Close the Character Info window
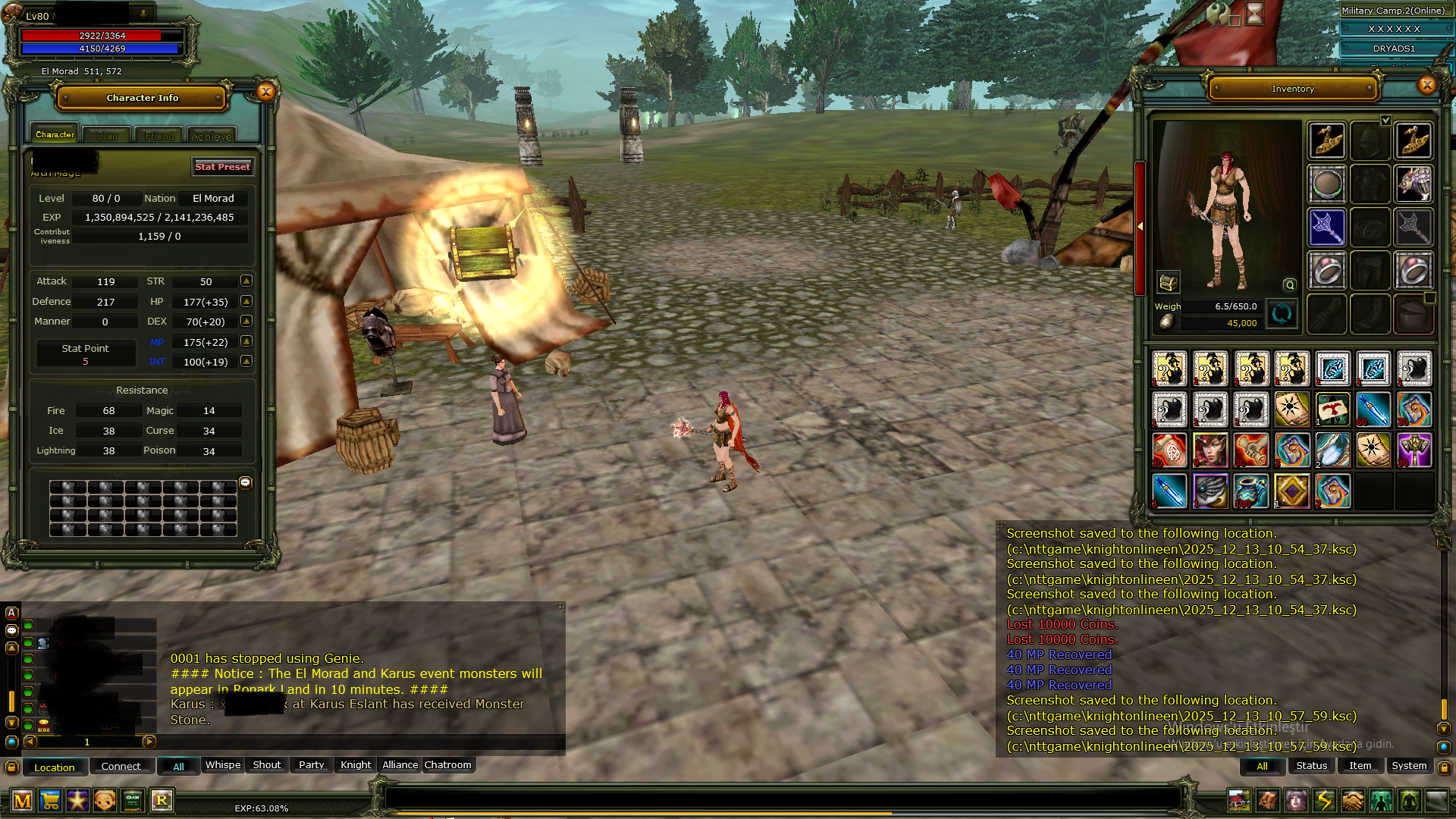Viewport: 1456px width, 819px height. coord(265,92)
